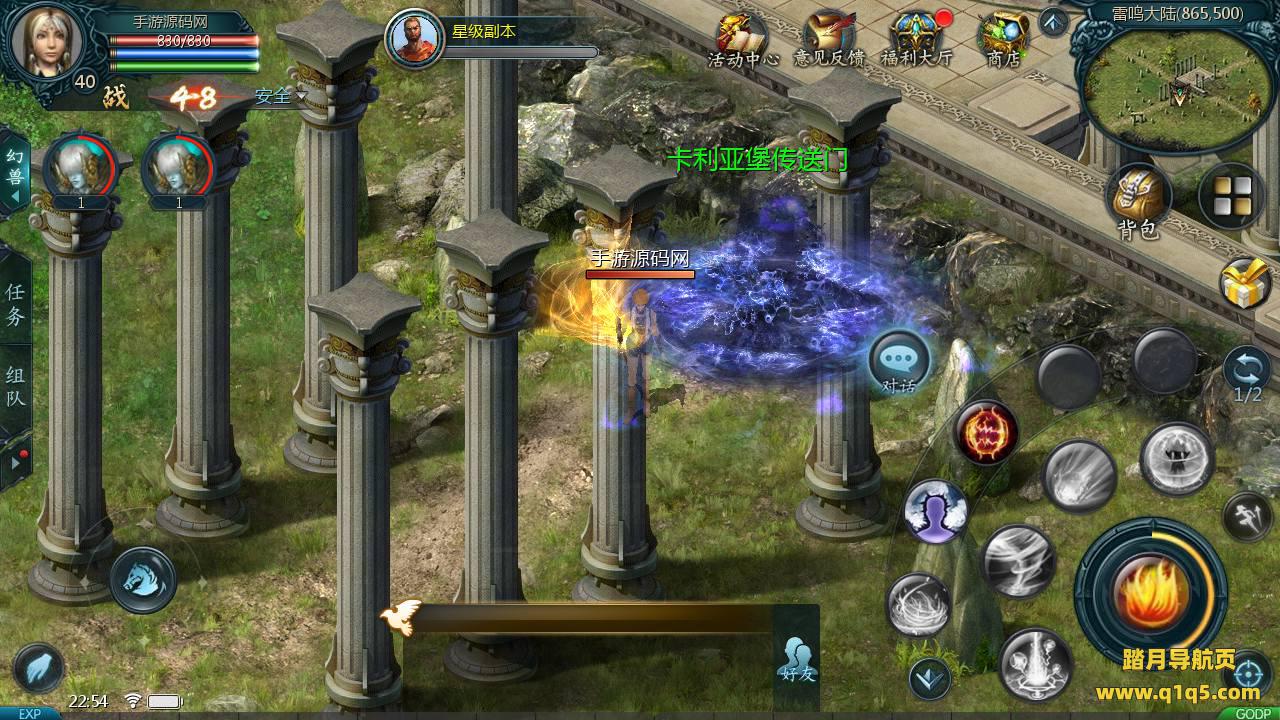Use the main fire attack button
Viewport: 1280px width, 720px height.
pyautogui.click(x=1151, y=590)
